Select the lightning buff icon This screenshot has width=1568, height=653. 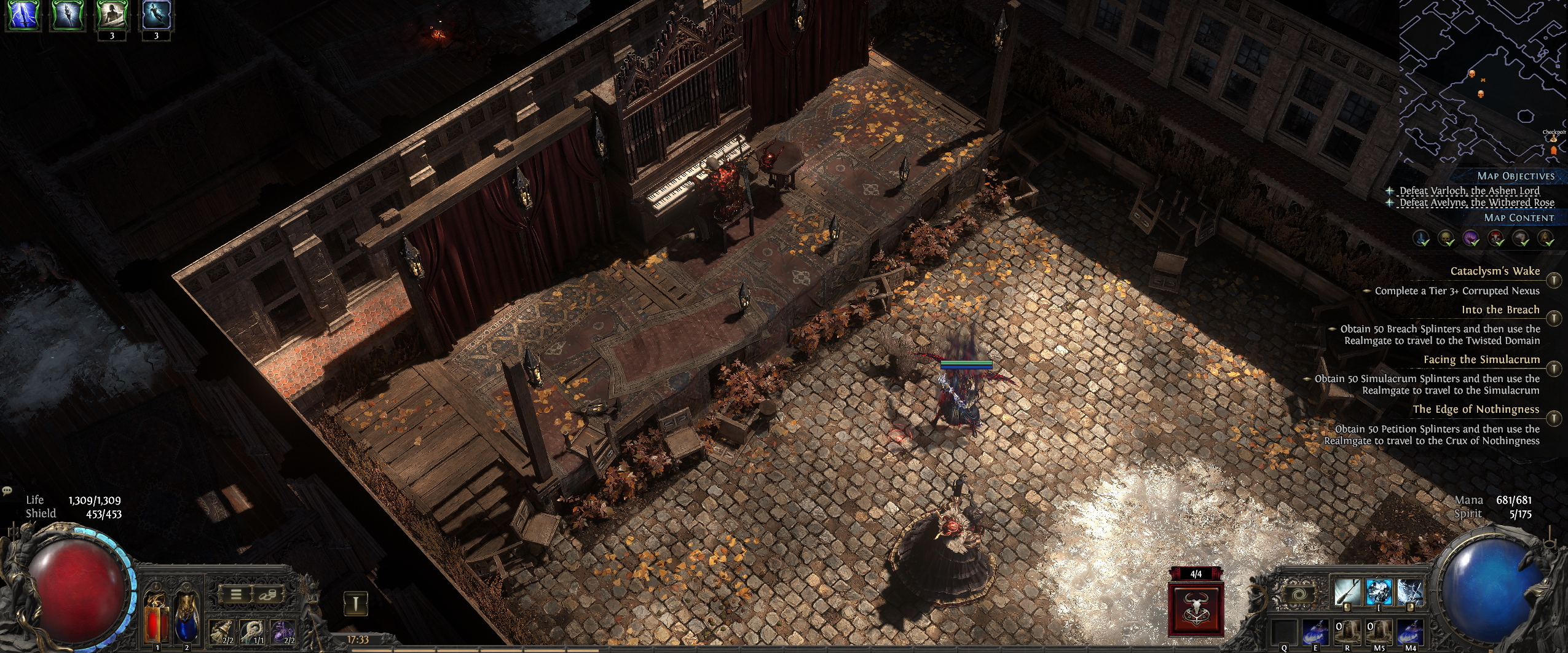pyautogui.click(x=23, y=15)
